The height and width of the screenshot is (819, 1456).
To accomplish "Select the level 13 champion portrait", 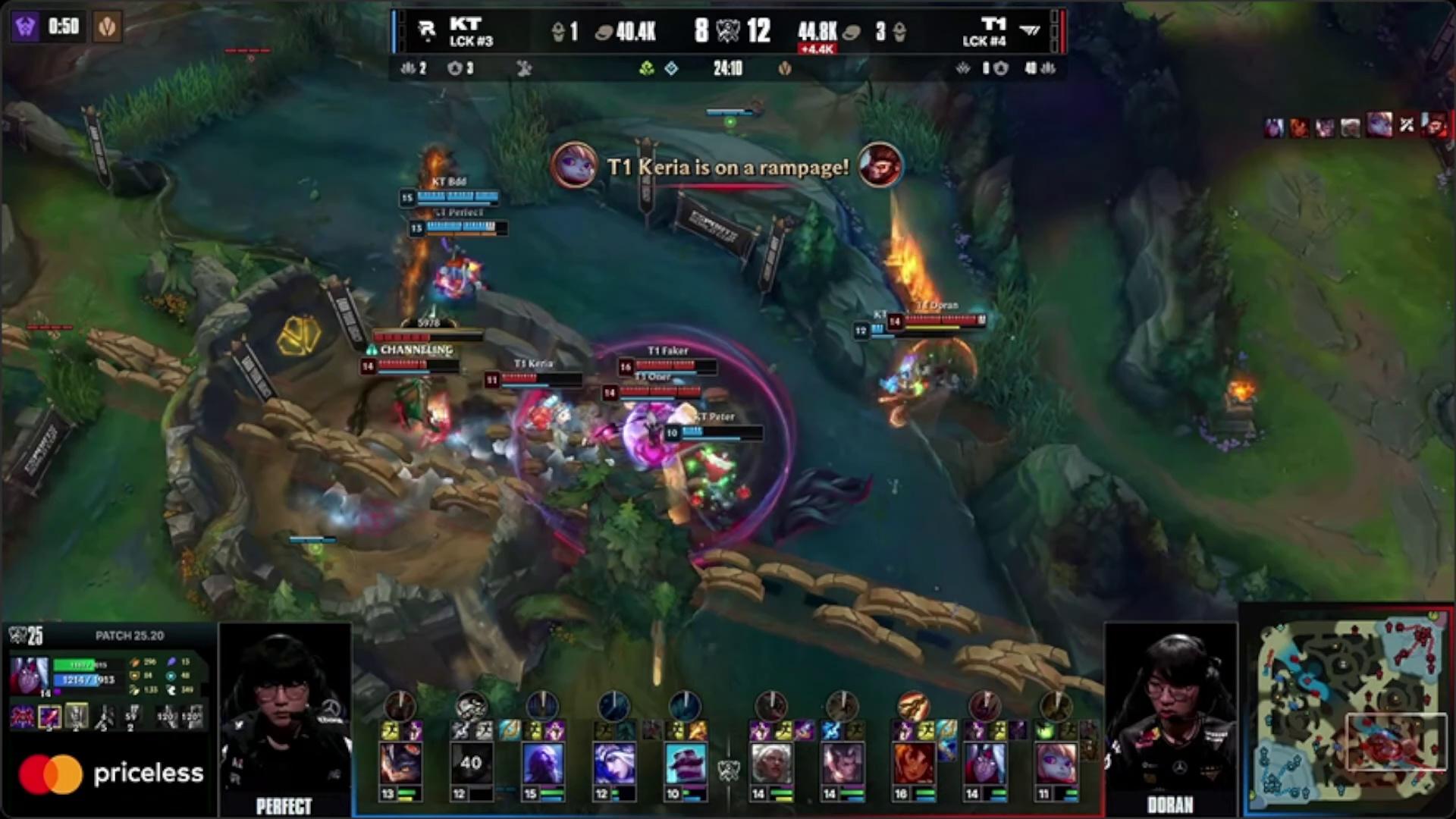I will click(x=400, y=763).
